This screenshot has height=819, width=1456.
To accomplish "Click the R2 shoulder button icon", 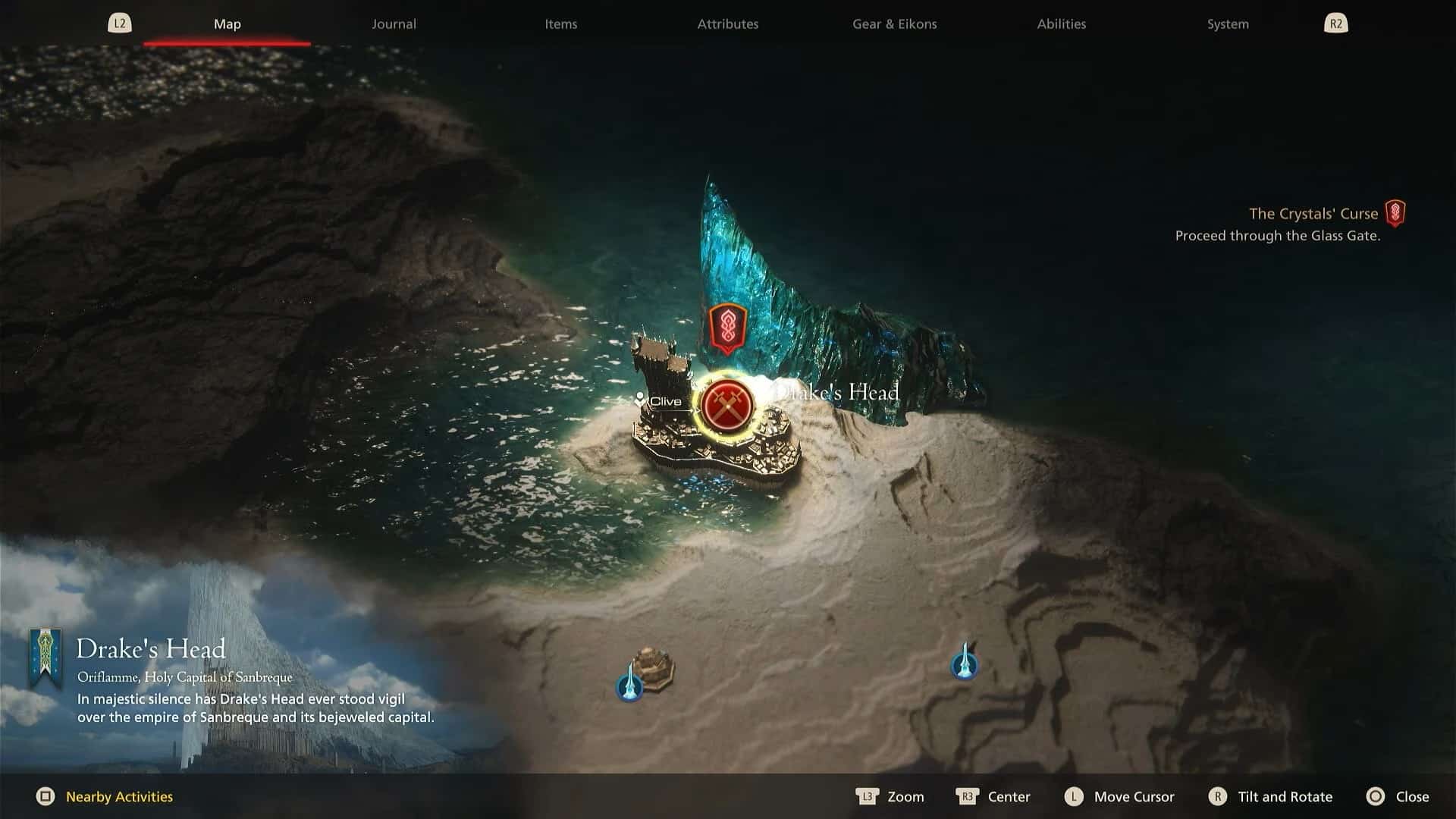I will click(x=1335, y=23).
